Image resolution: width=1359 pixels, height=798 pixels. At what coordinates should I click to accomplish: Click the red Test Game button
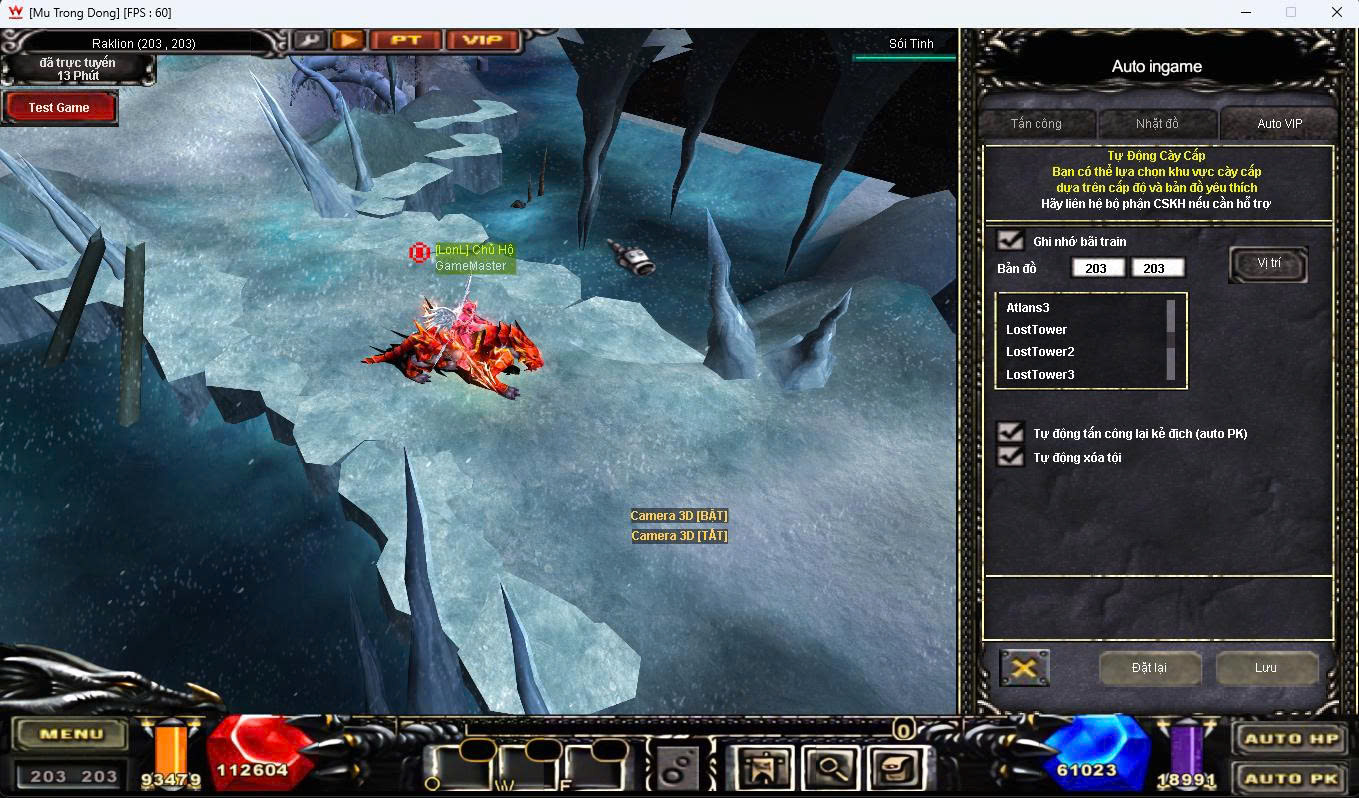pos(59,107)
